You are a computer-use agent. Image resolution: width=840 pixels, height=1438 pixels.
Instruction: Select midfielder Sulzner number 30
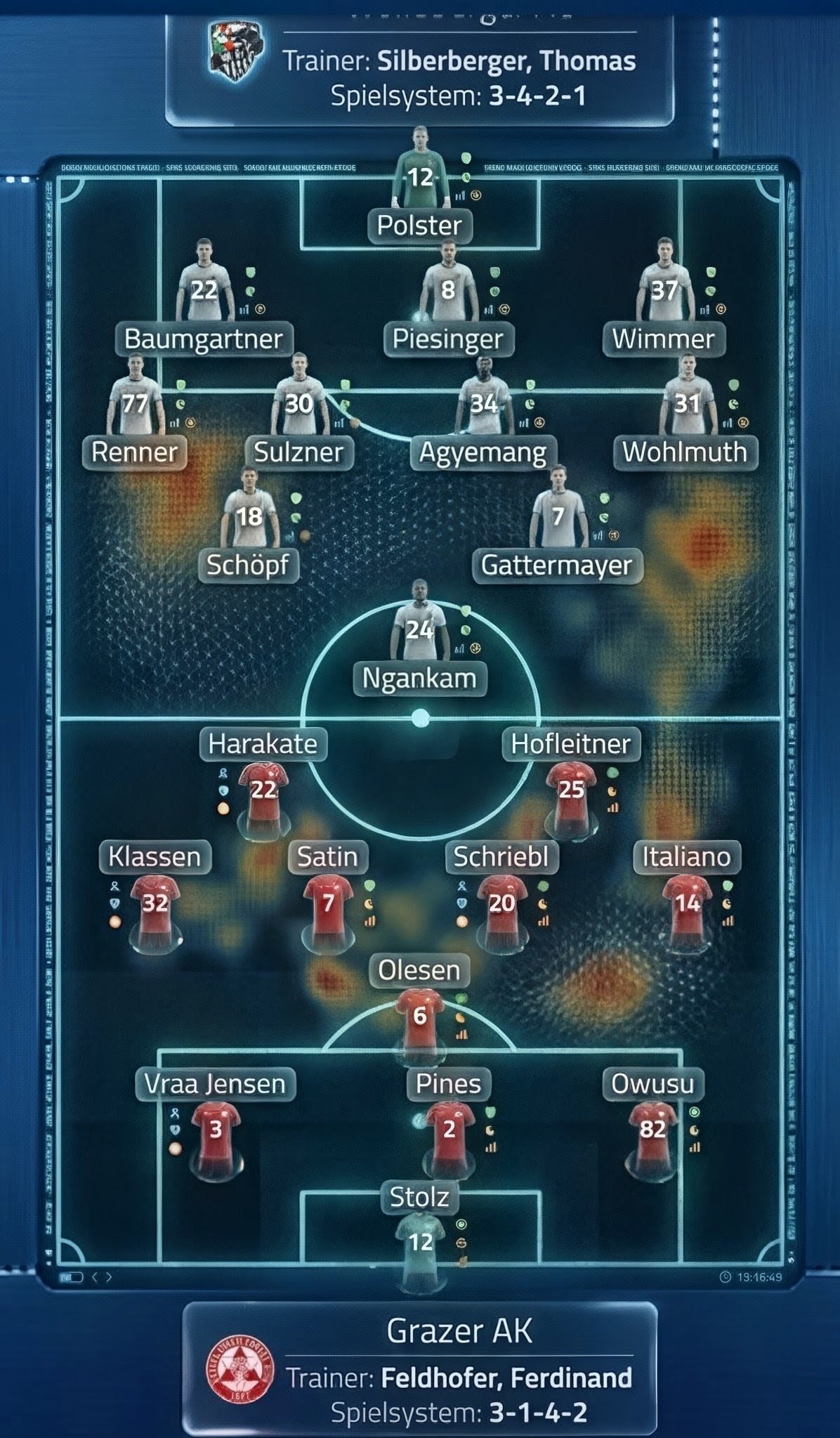tap(299, 403)
